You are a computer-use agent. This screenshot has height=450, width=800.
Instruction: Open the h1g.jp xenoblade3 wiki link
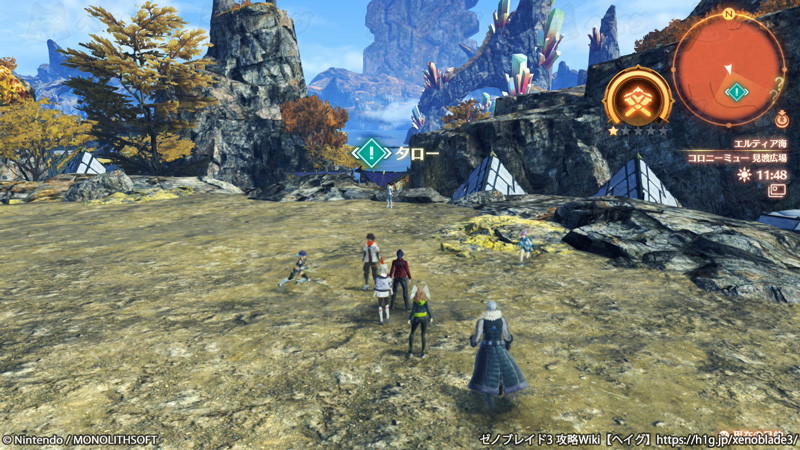point(727,439)
